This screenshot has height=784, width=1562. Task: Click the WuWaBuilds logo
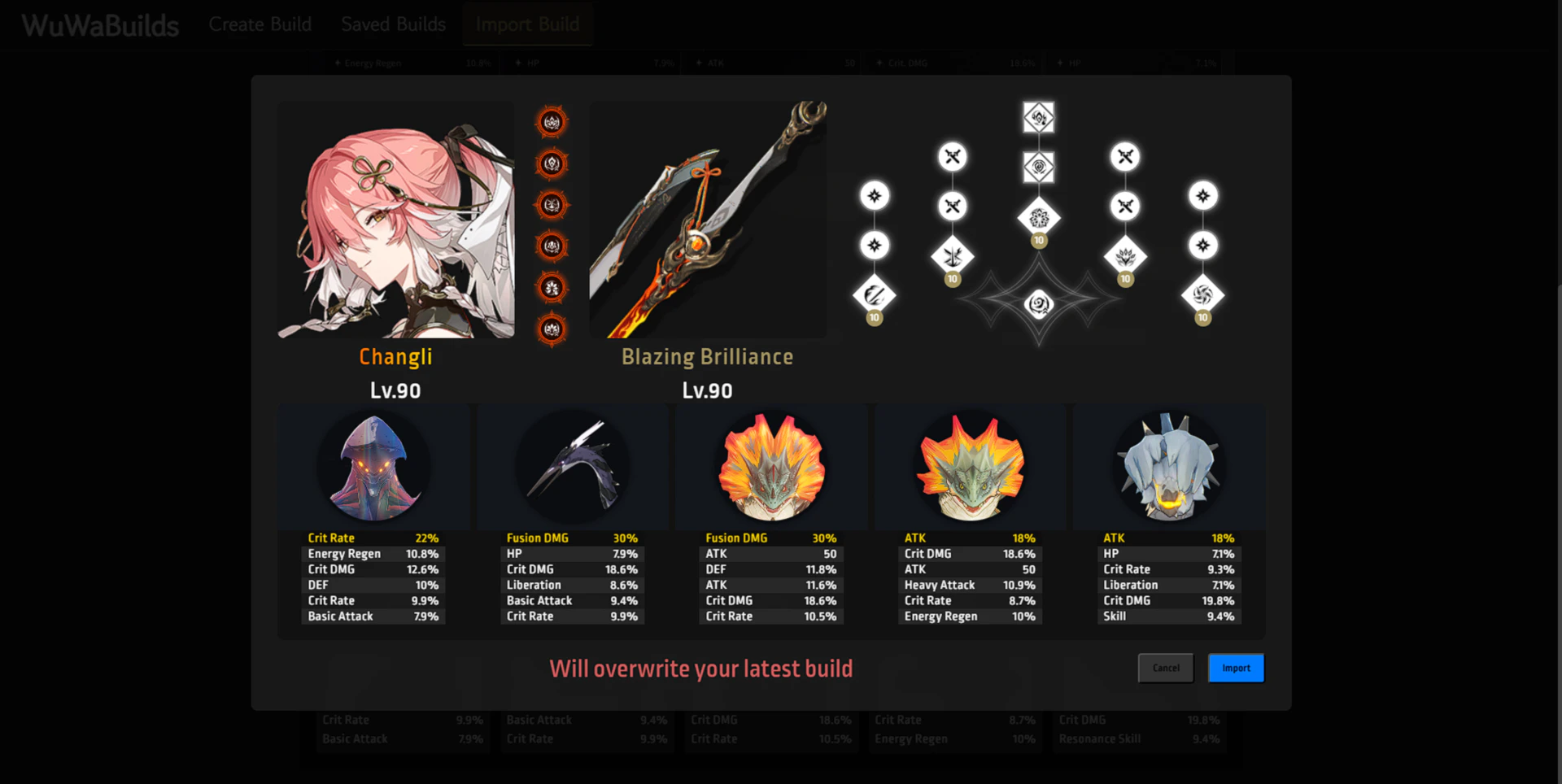click(x=100, y=26)
